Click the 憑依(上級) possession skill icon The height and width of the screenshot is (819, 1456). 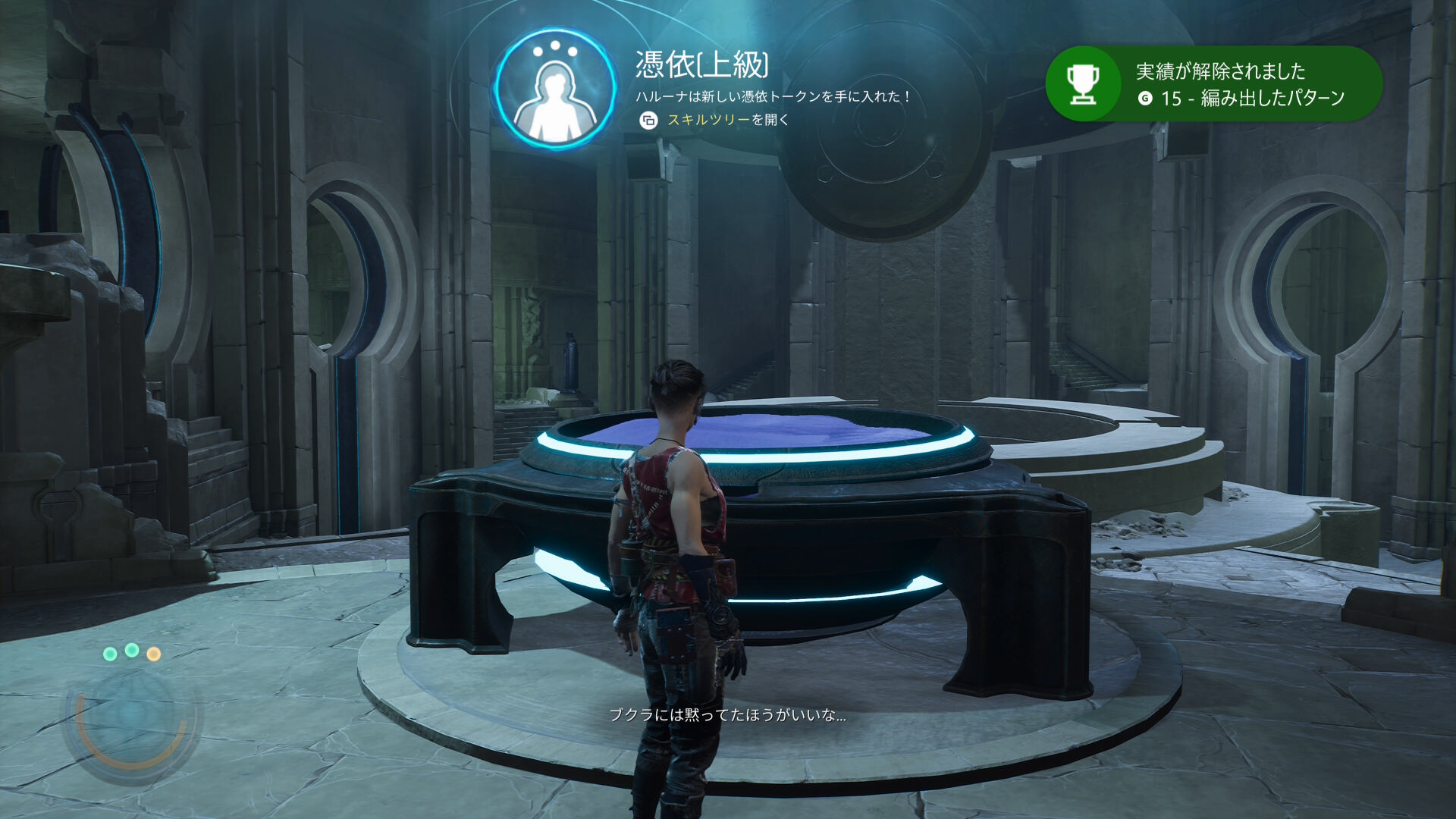click(555, 89)
